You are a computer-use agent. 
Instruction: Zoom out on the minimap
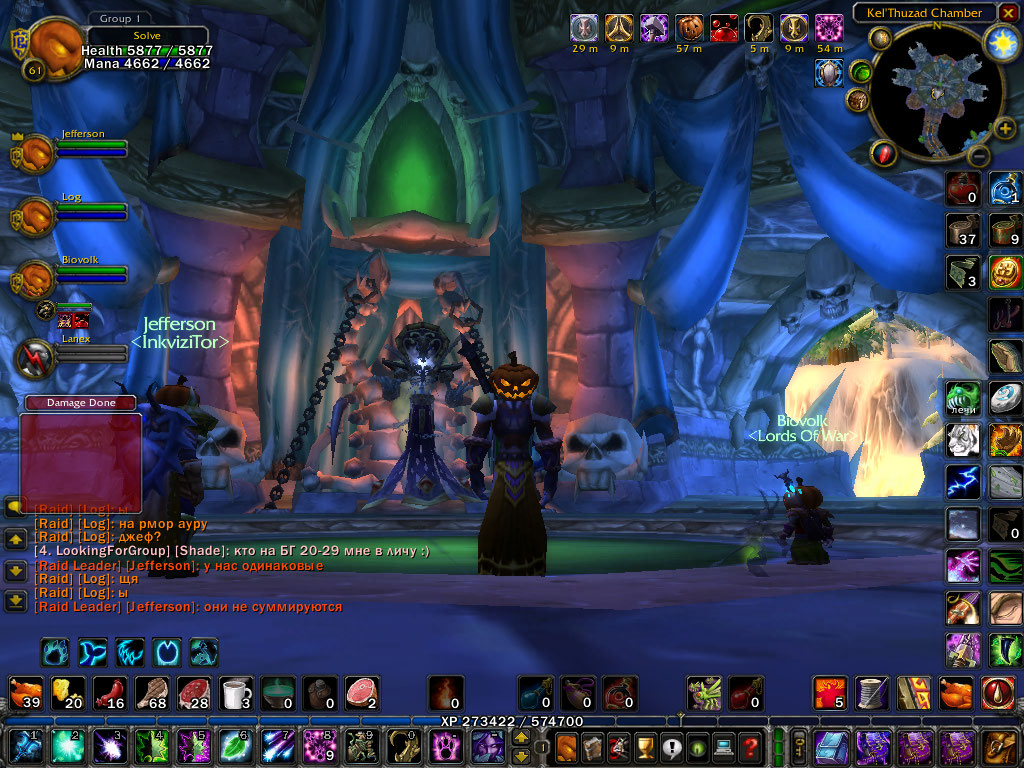978,156
